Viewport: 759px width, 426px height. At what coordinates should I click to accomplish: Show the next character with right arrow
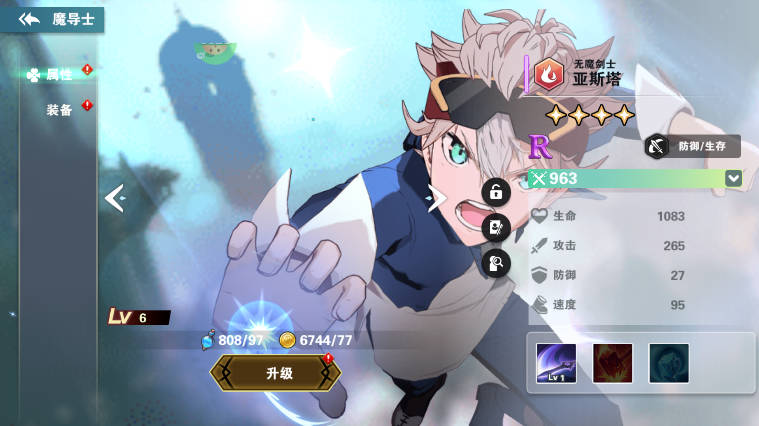436,199
